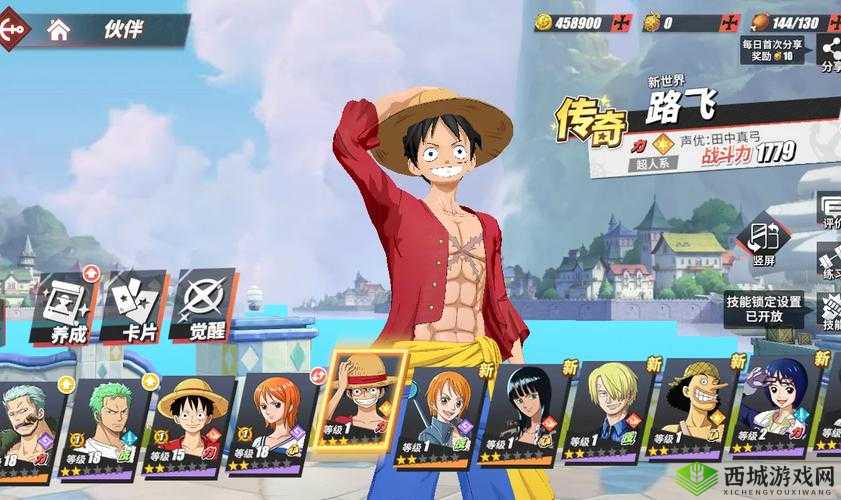The height and width of the screenshot is (500, 841).
Task: Return to the home screen
Action: (x=59, y=30)
